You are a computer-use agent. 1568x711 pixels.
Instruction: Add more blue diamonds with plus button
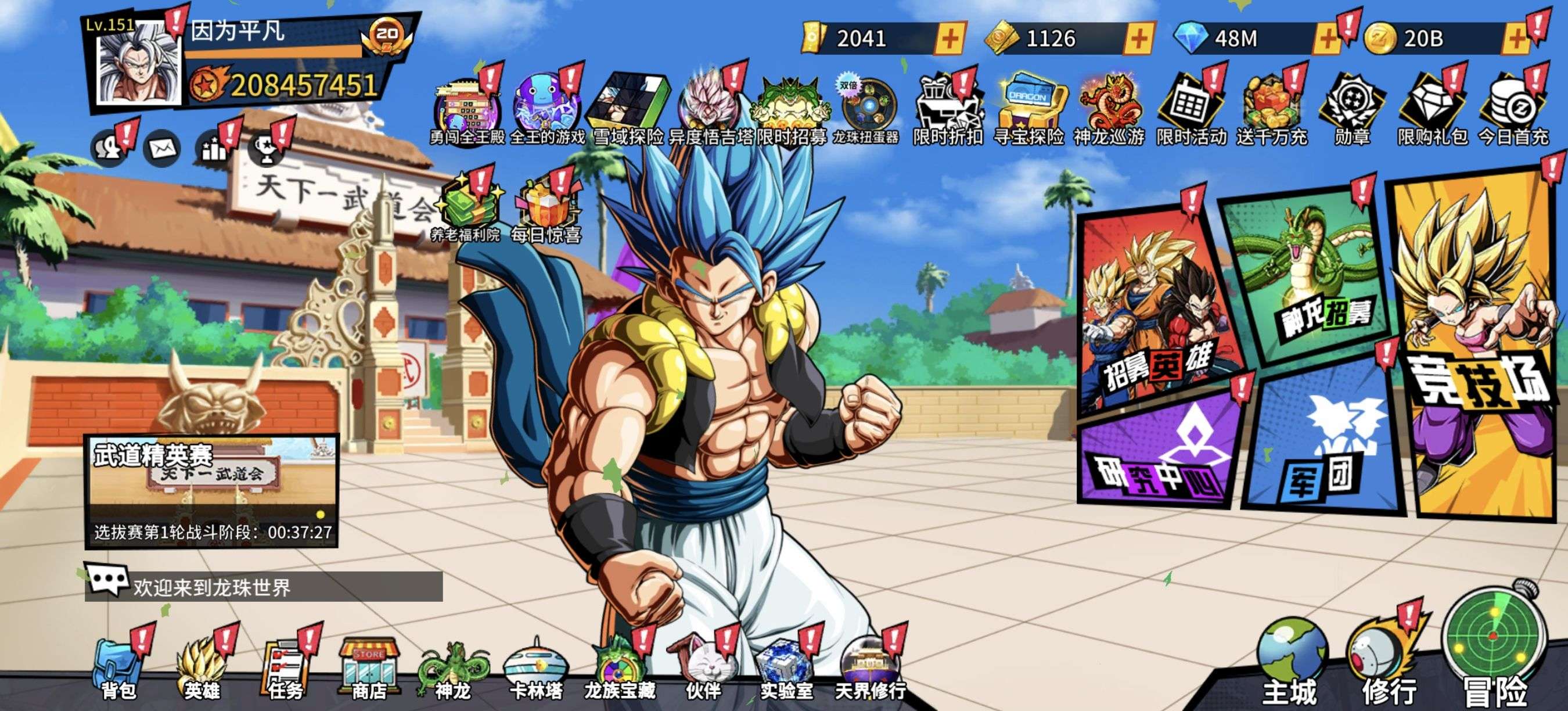tap(1328, 39)
